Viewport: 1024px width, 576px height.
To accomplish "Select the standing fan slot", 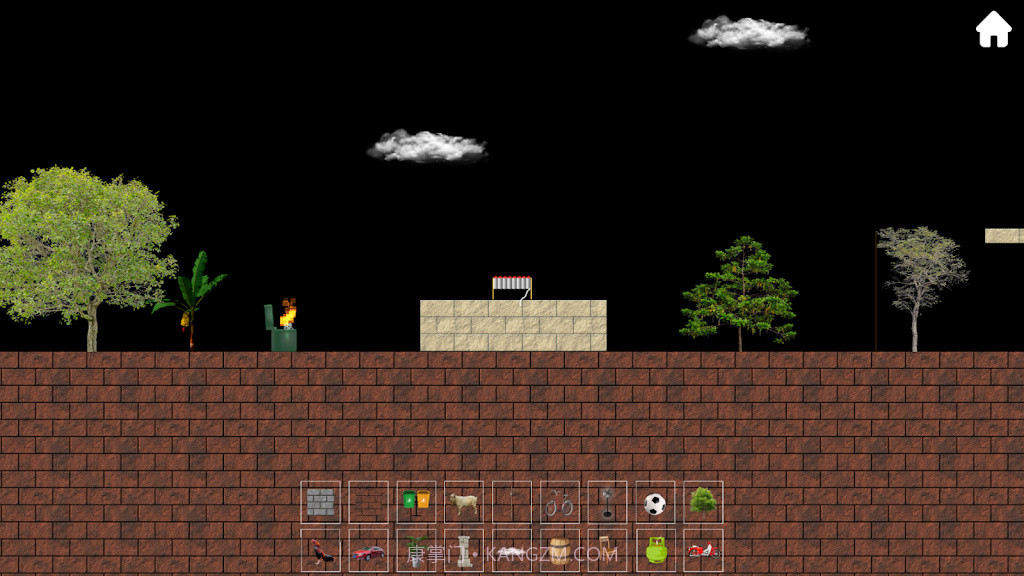I will (607, 502).
